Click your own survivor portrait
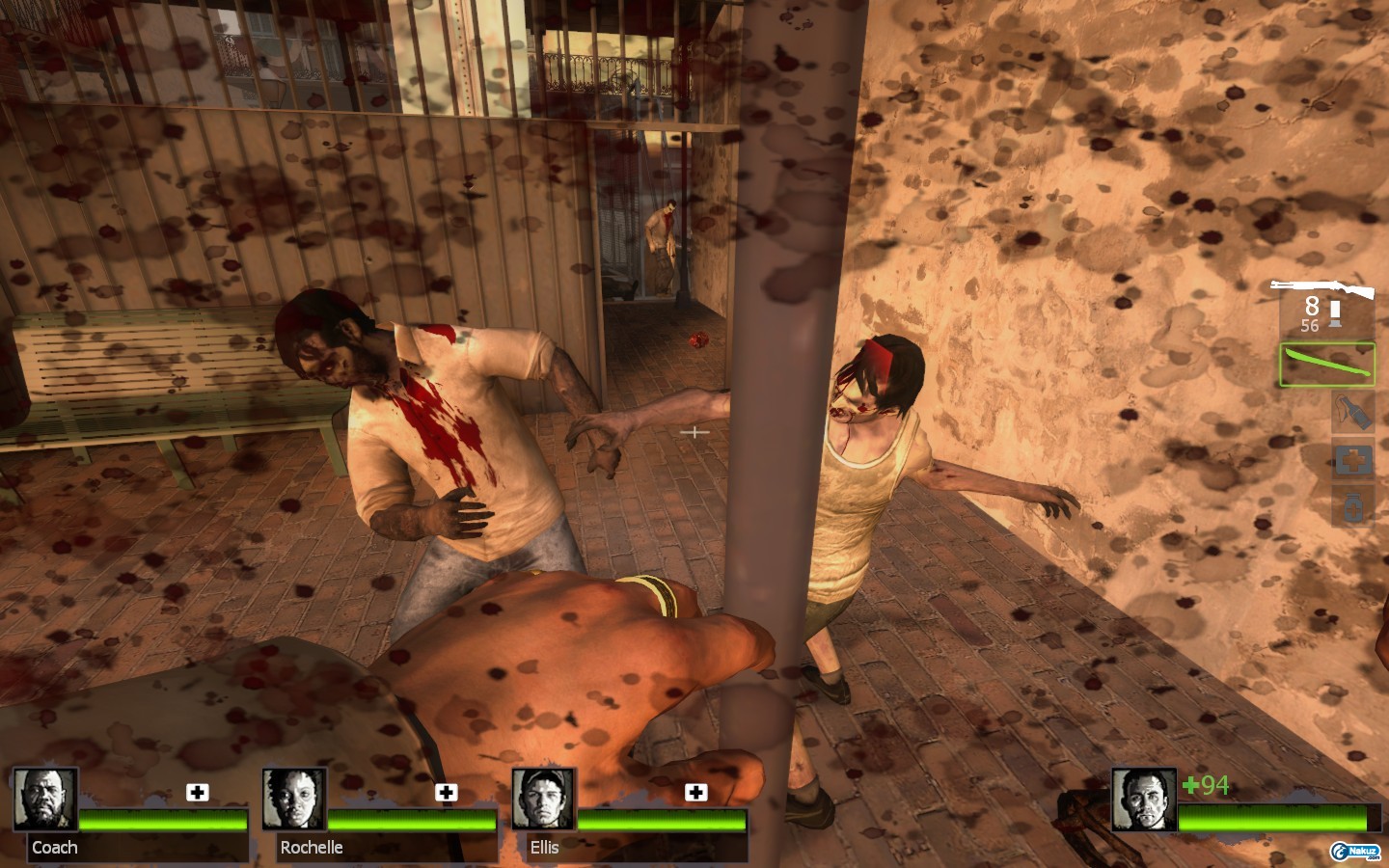This screenshot has height=868, width=1389. [1144, 799]
